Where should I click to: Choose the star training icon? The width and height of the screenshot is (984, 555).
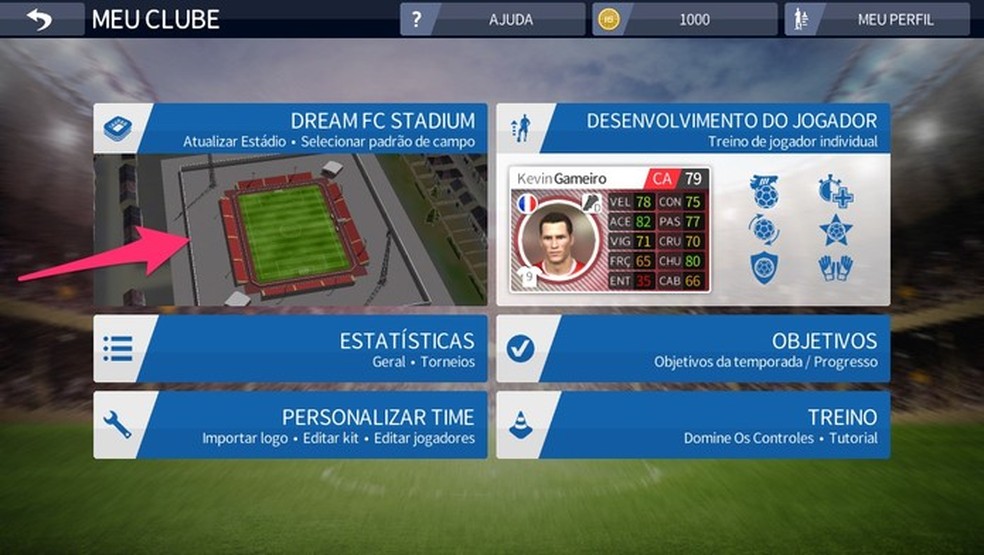[835, 230]
